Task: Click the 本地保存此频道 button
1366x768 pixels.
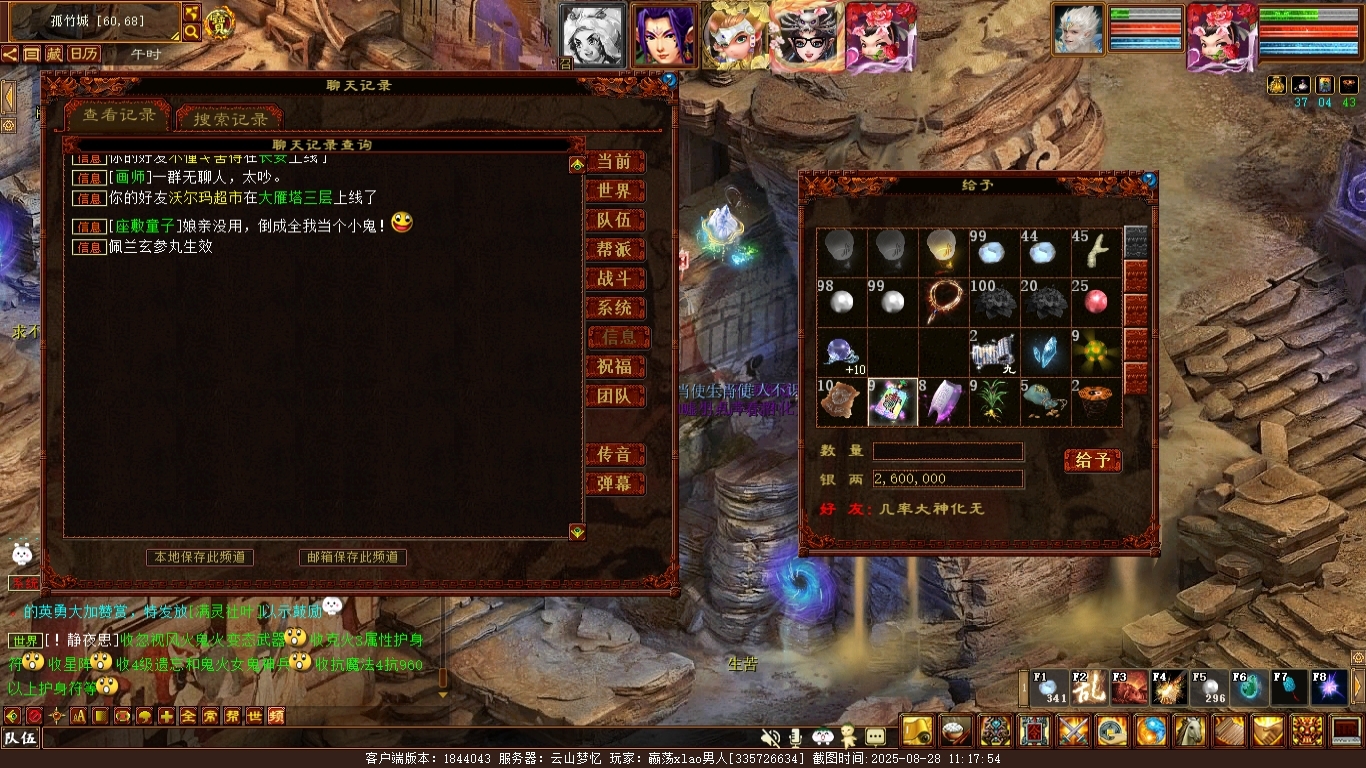Action: click(199, 557)
